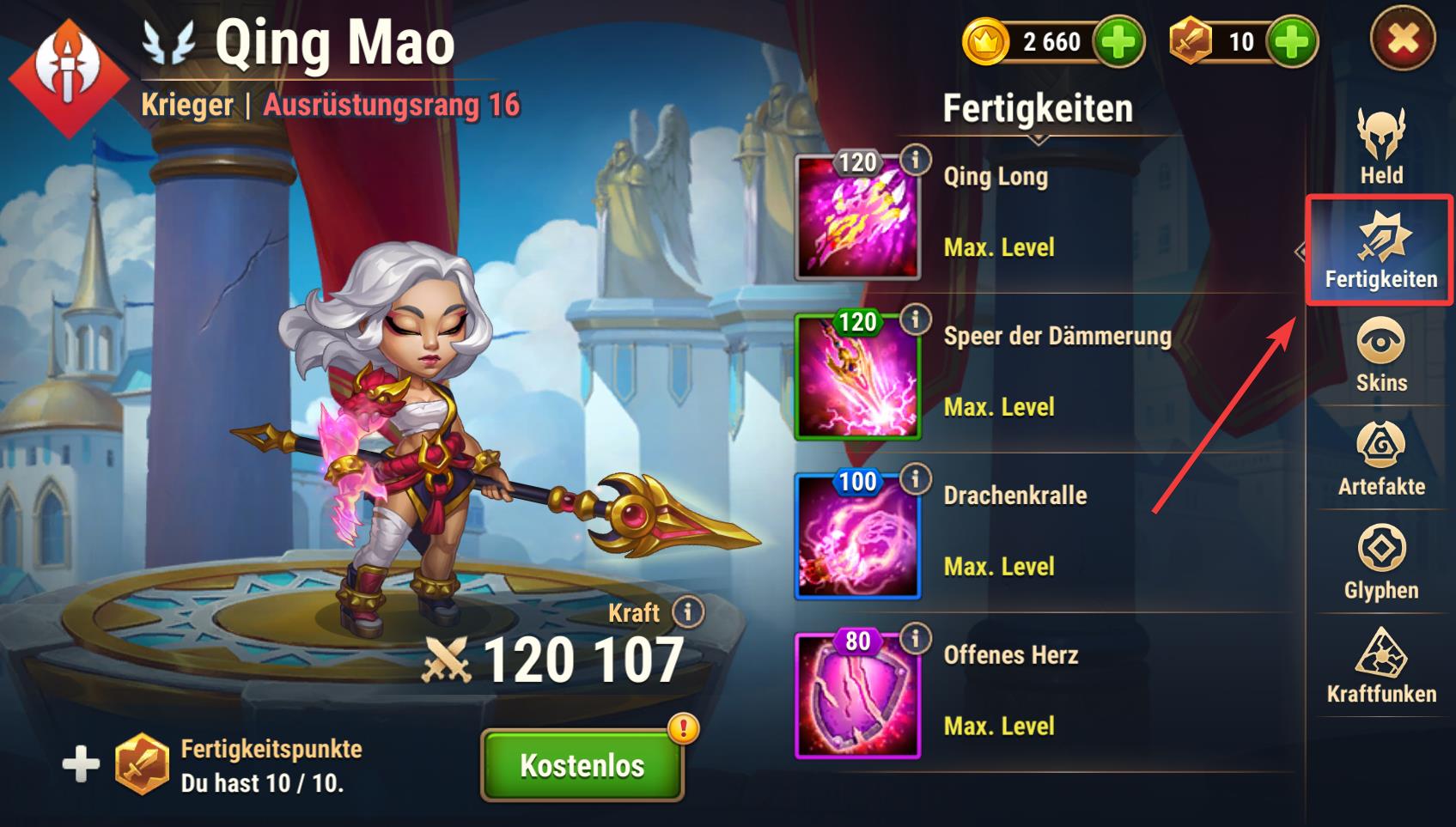Pick the Offenes Herz skill icon
Viewport: 1456px width, 827px height.
point(857,696)
